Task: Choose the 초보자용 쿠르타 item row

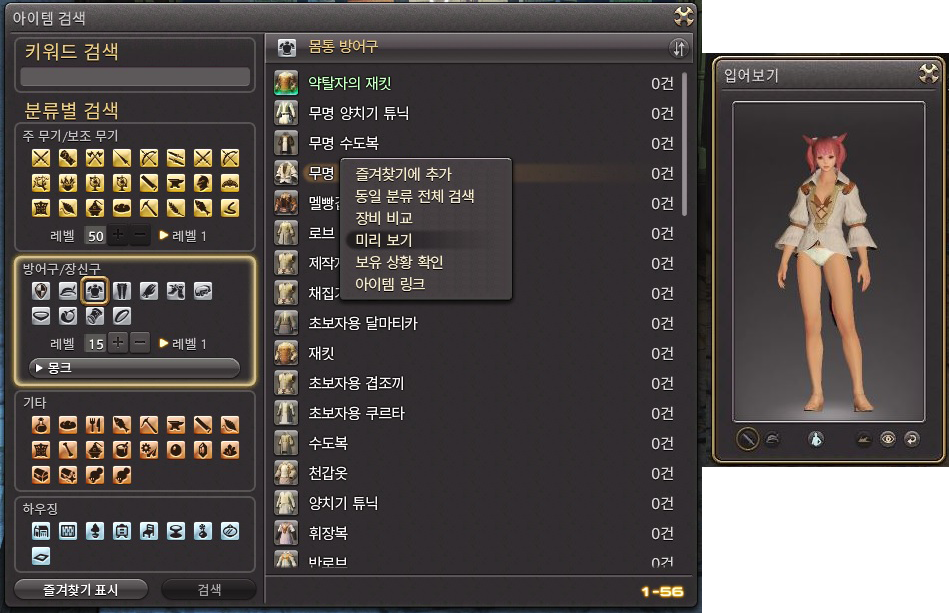Action: [x=356, y=413]
